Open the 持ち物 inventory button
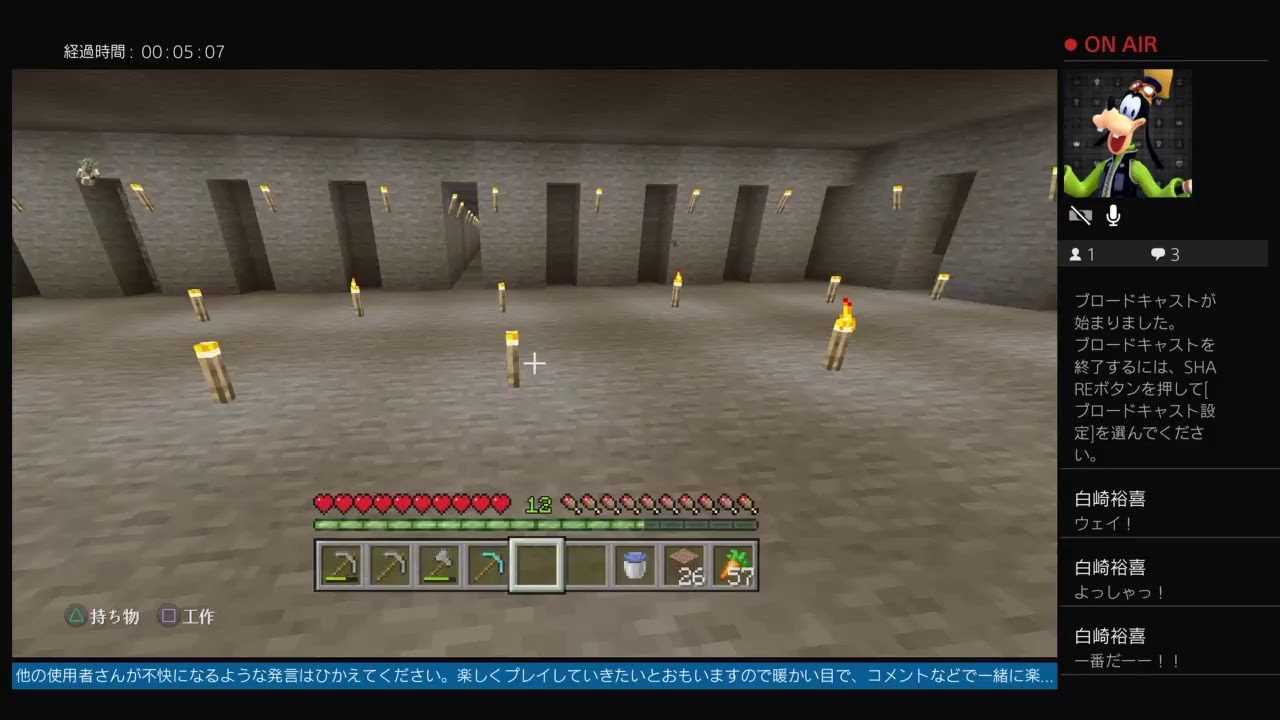 103,616
